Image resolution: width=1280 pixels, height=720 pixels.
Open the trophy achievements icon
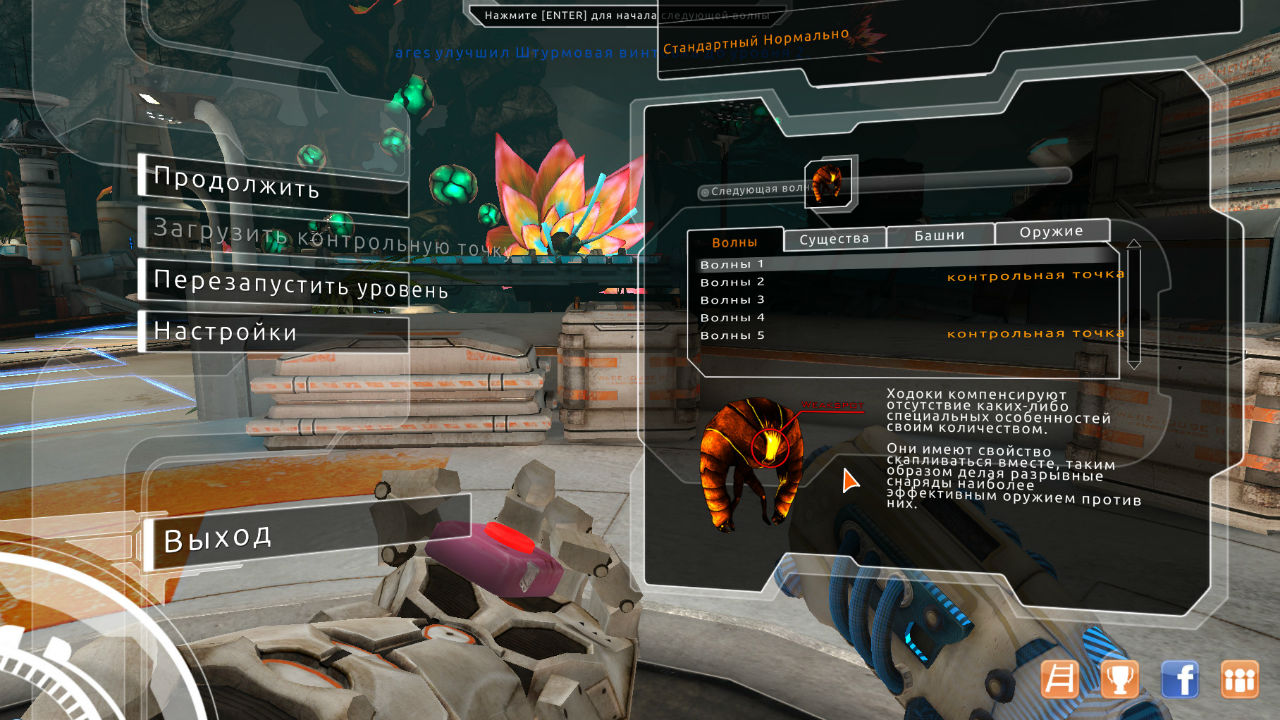(x=1119, y=679)
